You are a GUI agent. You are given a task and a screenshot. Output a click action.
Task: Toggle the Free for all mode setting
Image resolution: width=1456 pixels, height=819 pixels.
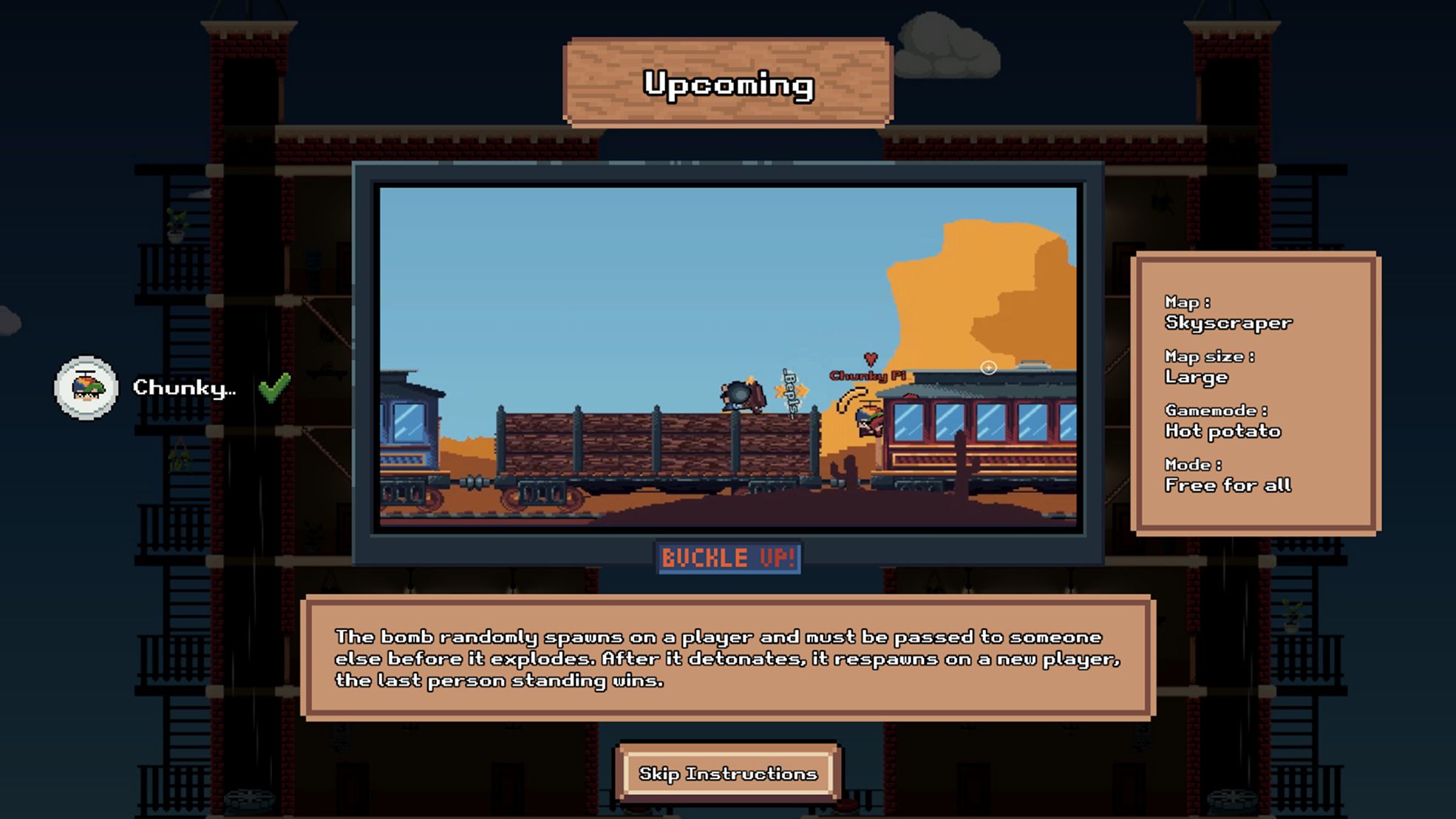pyautogui.click(x=1226, y=485)
